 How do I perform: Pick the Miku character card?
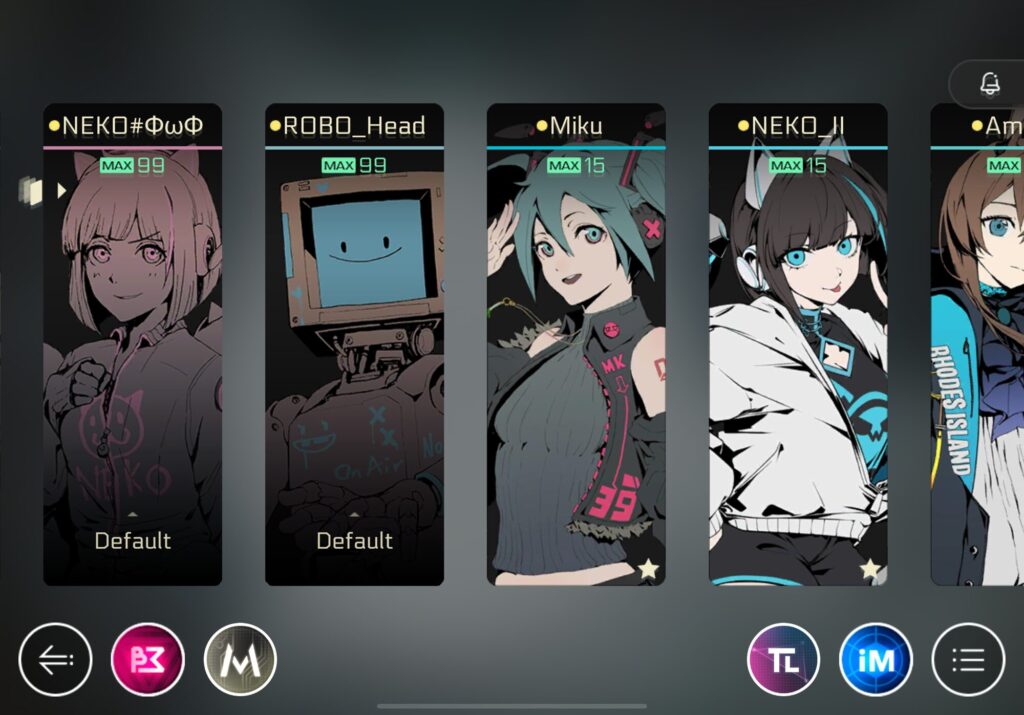576,345
